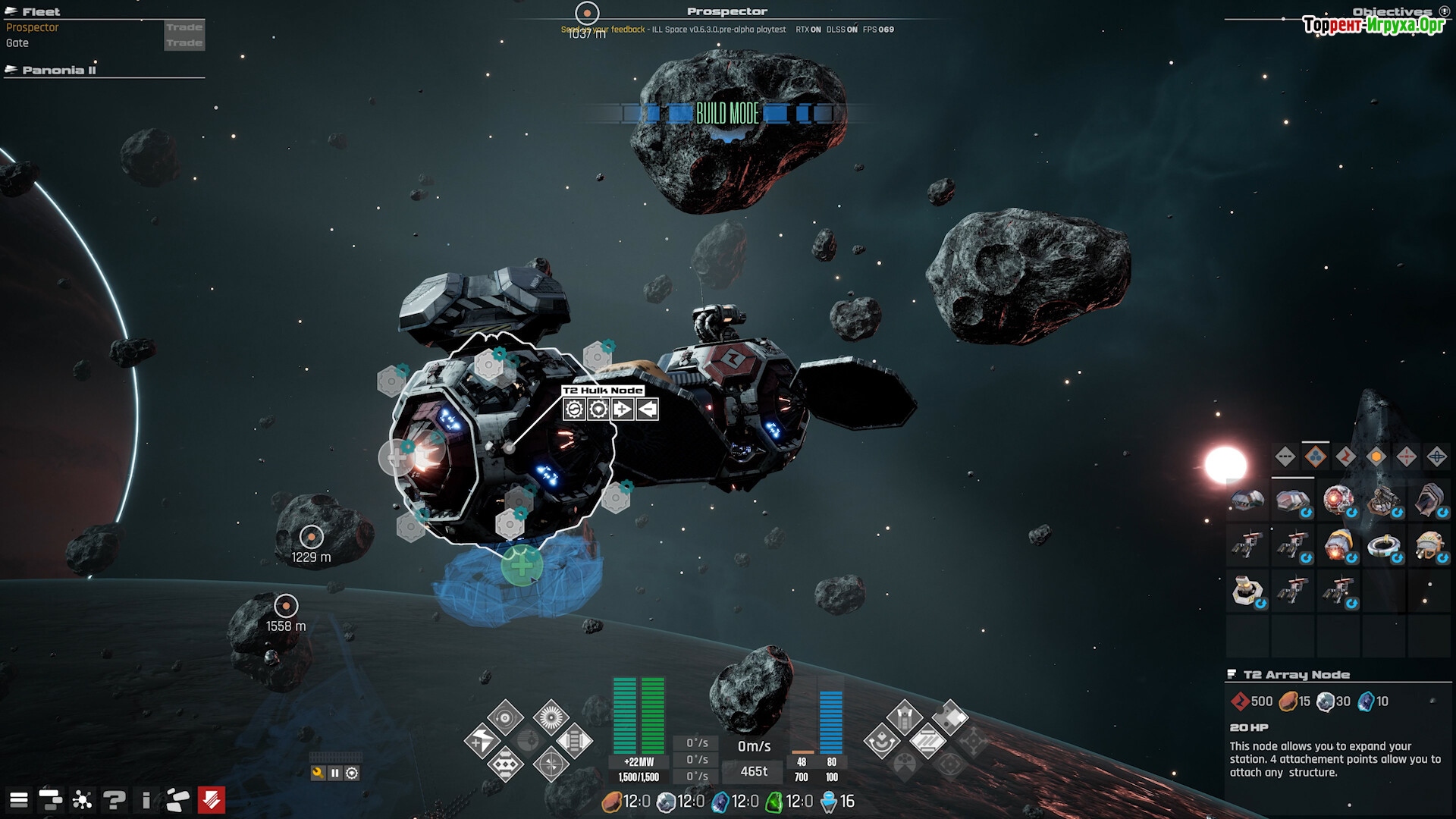Open the question mark help icon

click(115, 799)
